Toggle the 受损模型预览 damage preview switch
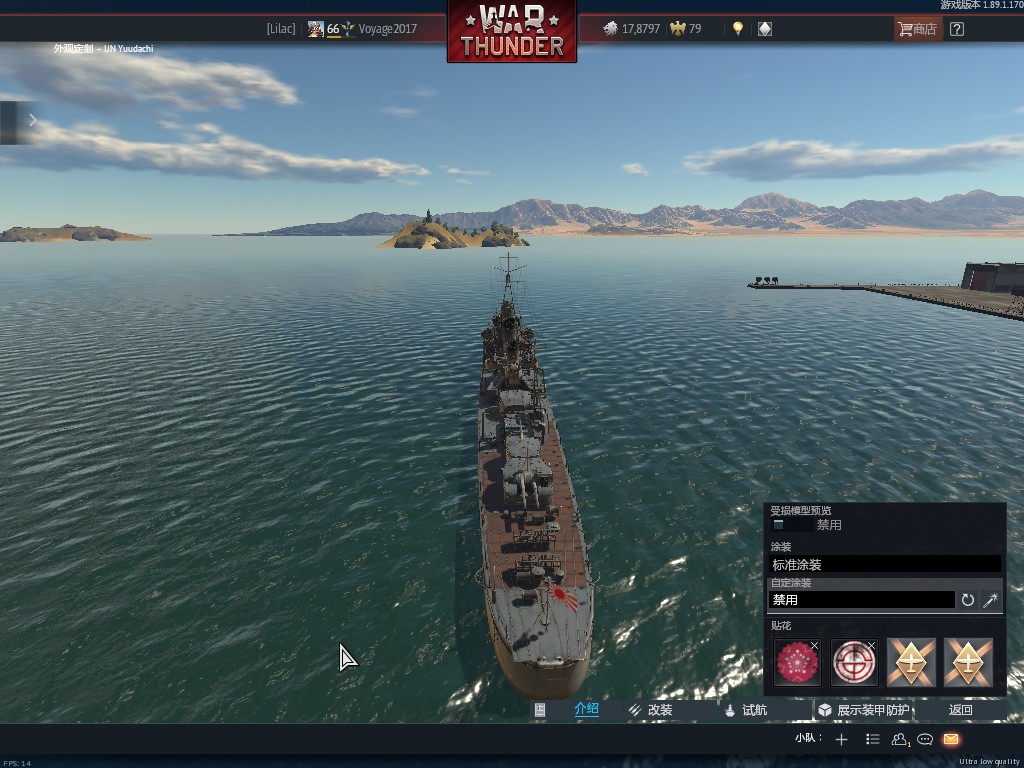This screenshot has height=768, width=1024. click(x=778, y=525)
